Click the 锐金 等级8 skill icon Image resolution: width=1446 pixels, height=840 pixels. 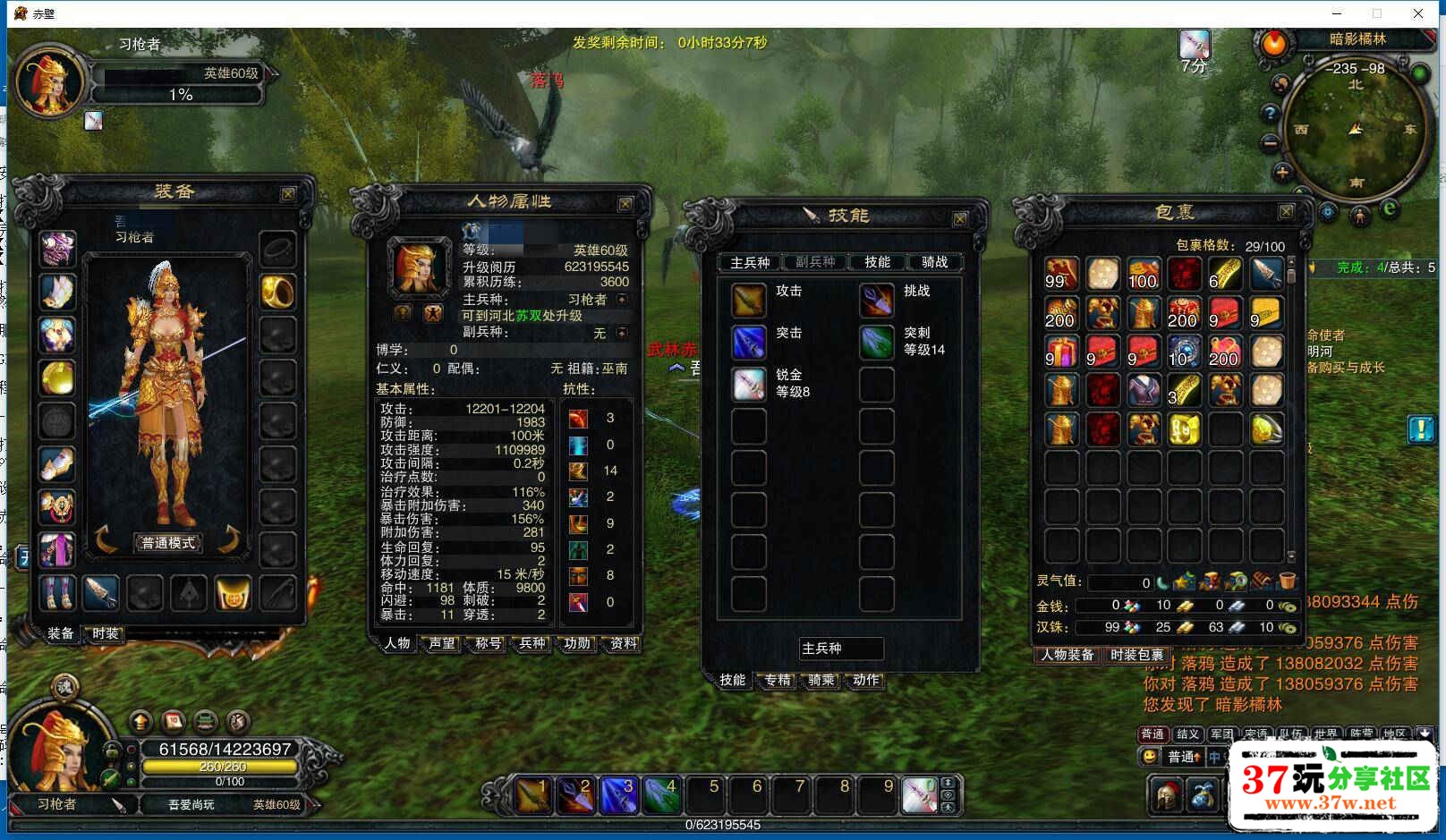pos(748,385)
